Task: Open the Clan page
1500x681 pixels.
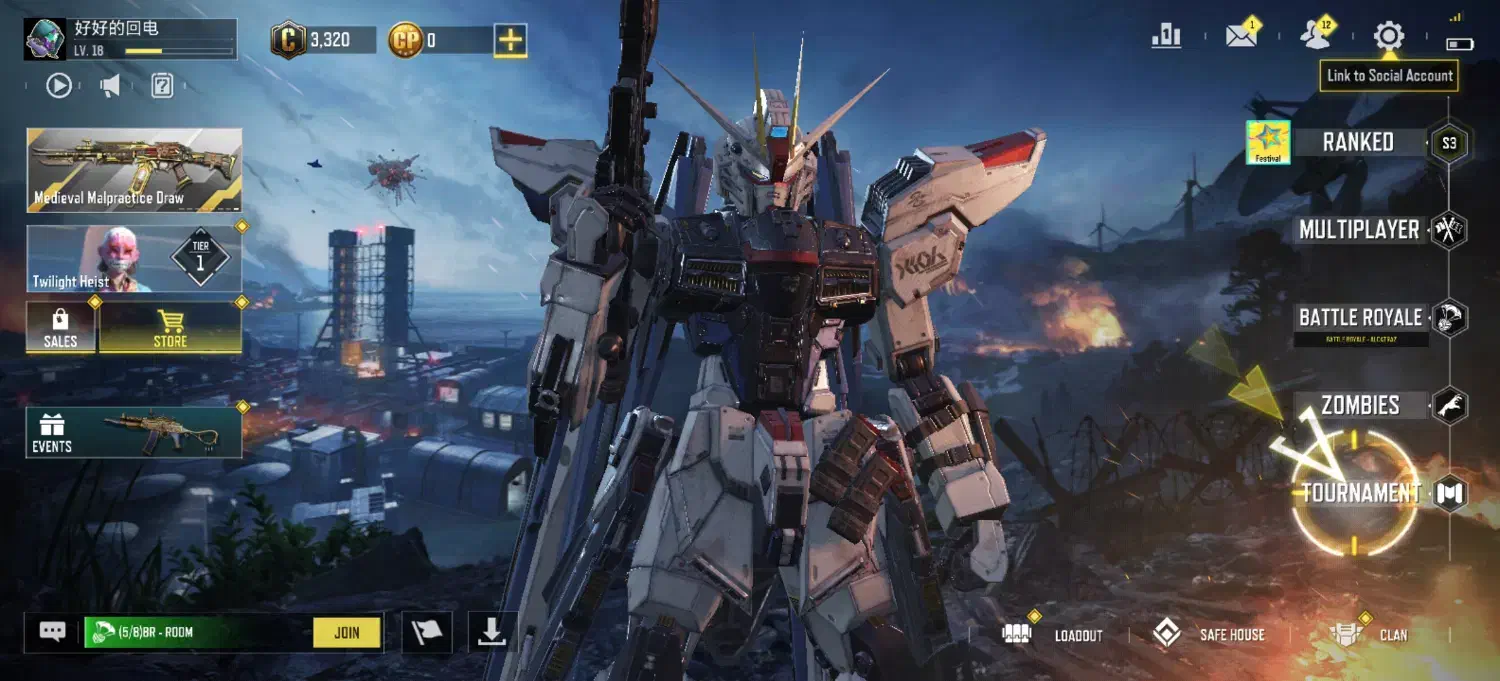Action: pyautogui.click(x=1372, y=634)
